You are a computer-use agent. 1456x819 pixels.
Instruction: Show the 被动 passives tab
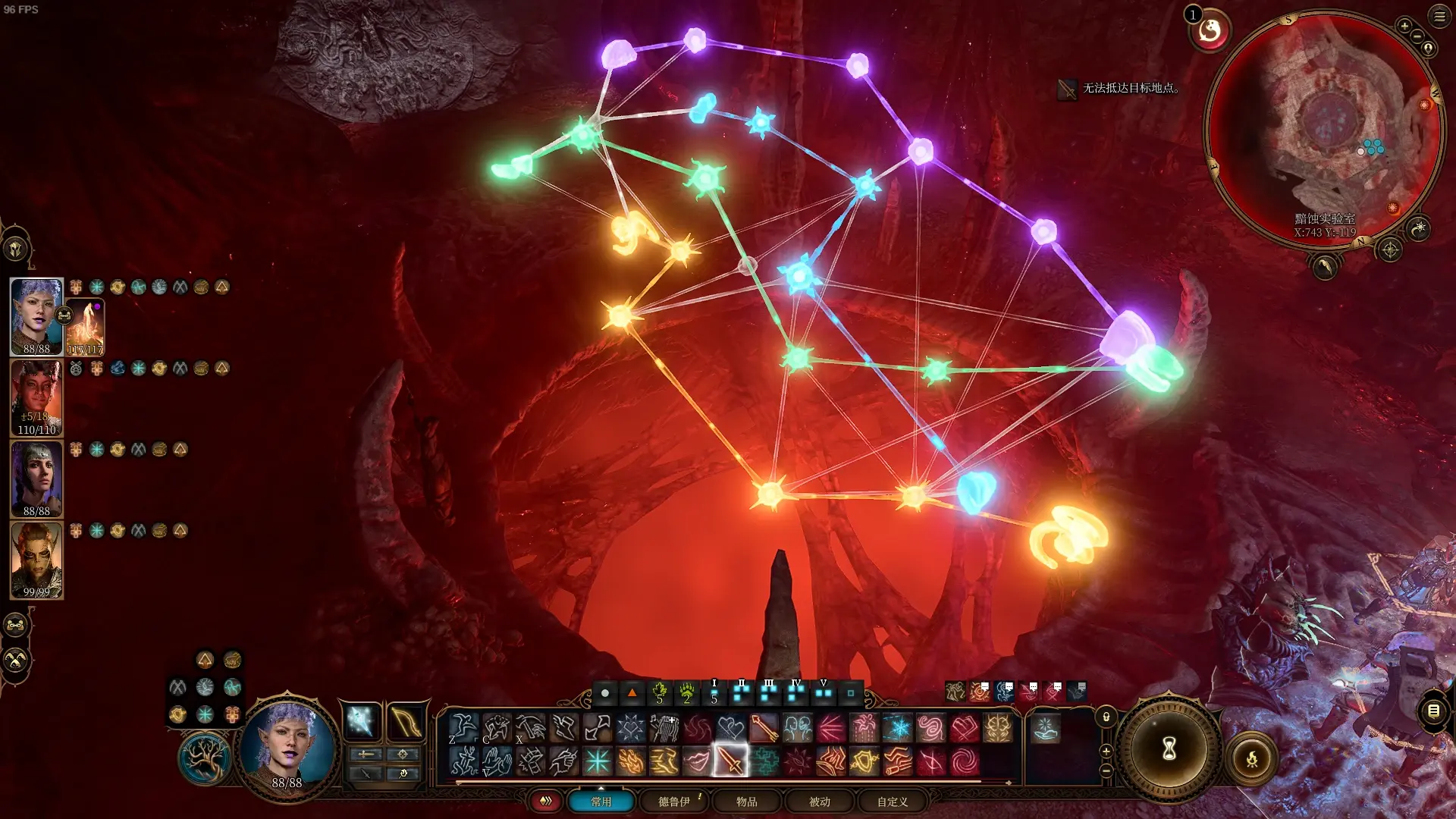(819, 802)
